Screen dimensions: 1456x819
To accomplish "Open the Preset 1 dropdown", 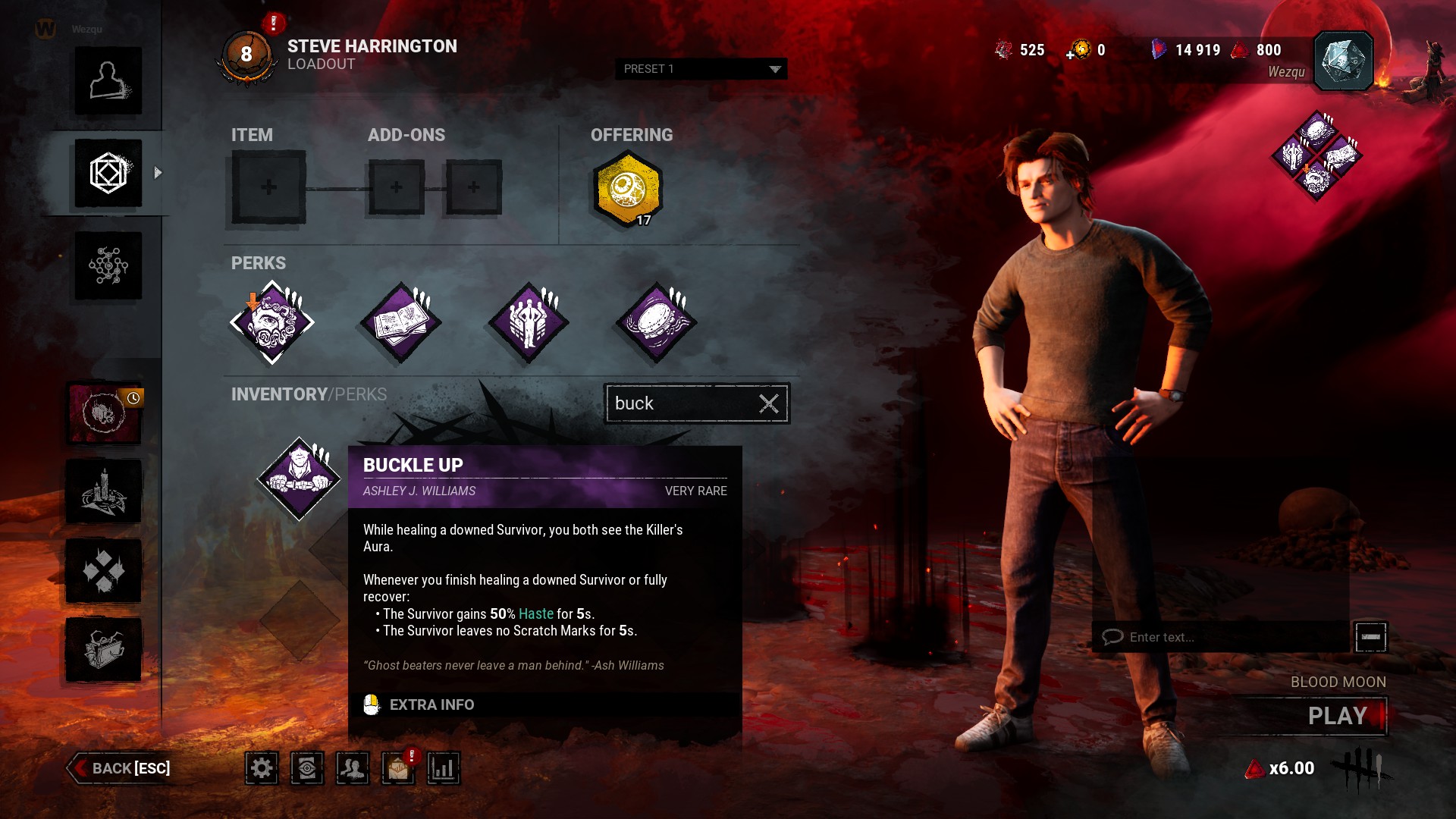I will pos(701,69).
